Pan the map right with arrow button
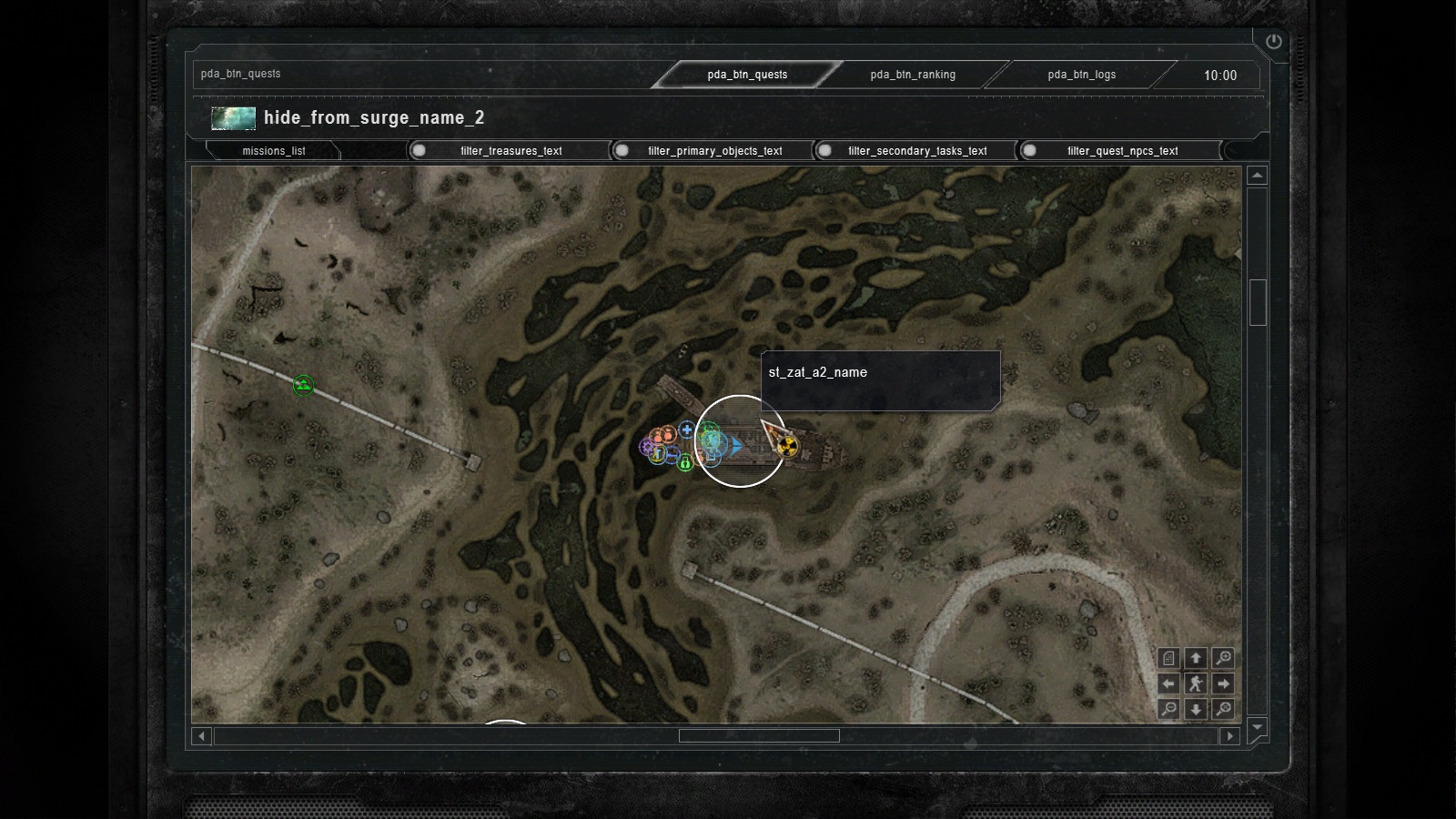Image resolution: width=1456 pixels, height=819 pixels. pos(1223,683)
